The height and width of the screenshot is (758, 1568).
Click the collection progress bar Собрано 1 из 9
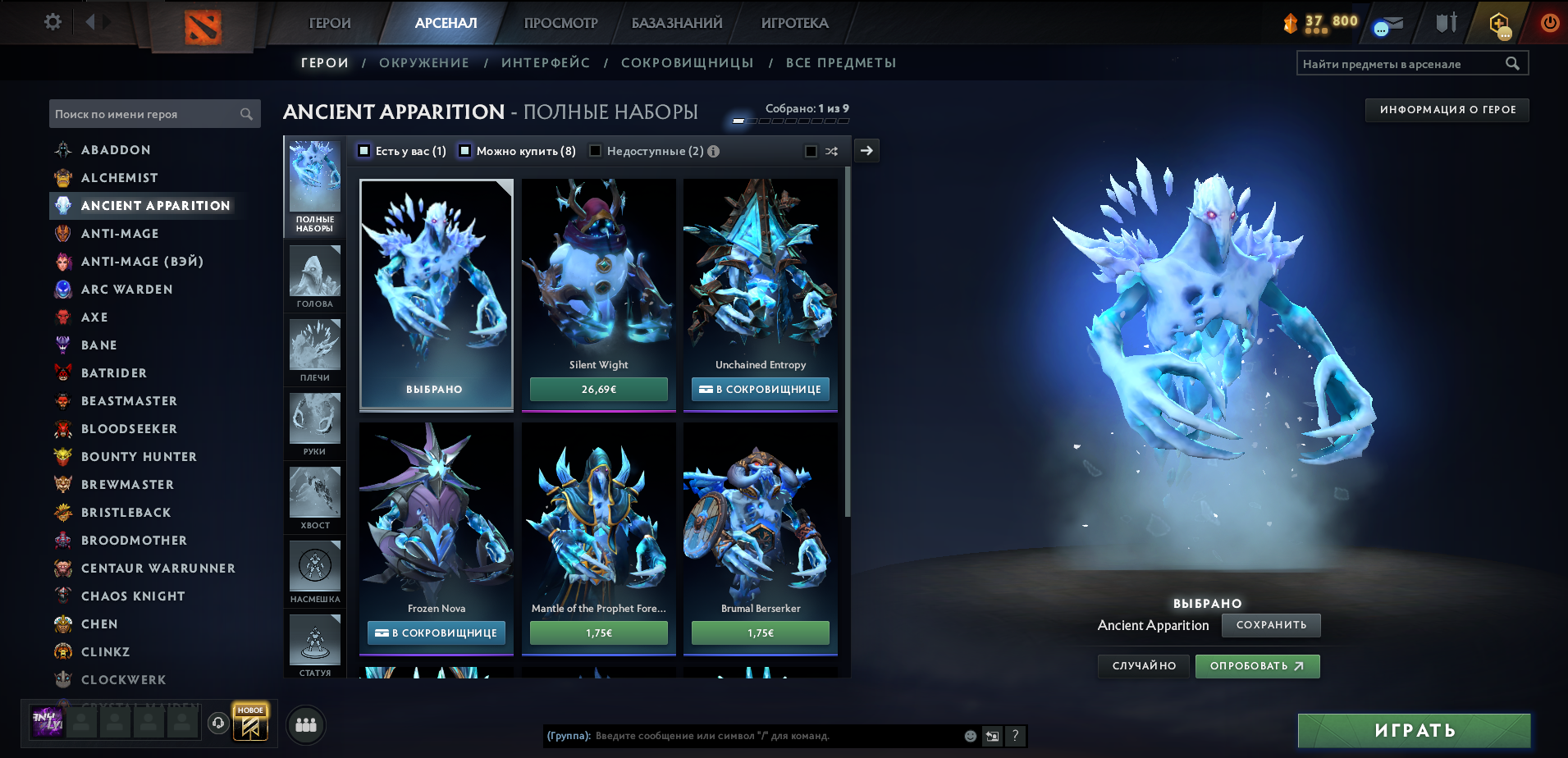[x=790, y=120]
